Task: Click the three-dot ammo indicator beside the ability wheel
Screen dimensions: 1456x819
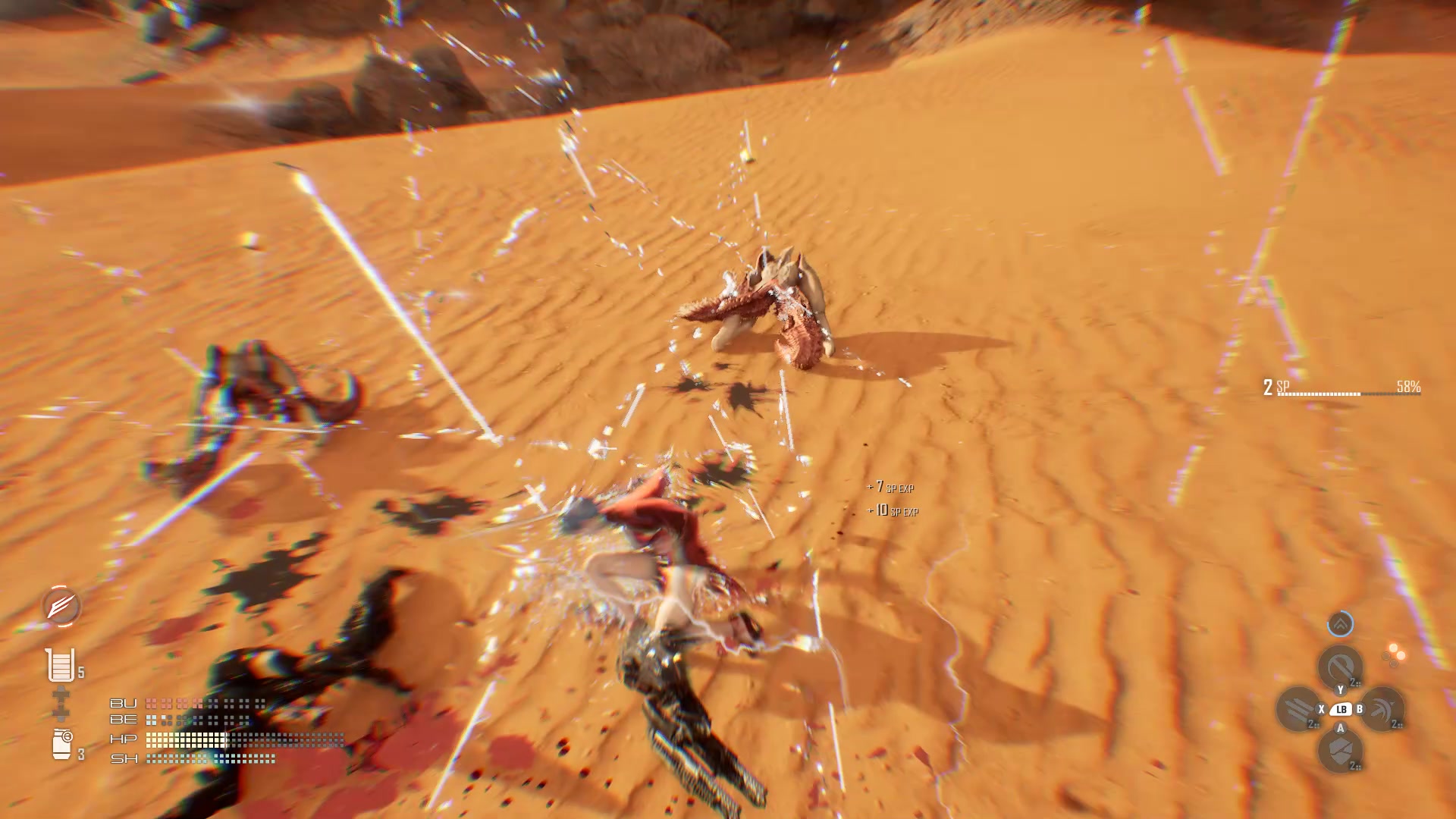Action: [x=1393, y=654]
